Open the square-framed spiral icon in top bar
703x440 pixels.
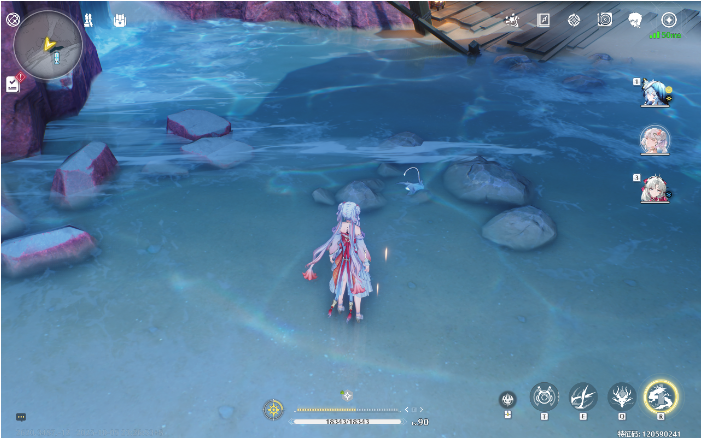click(604, 19)
